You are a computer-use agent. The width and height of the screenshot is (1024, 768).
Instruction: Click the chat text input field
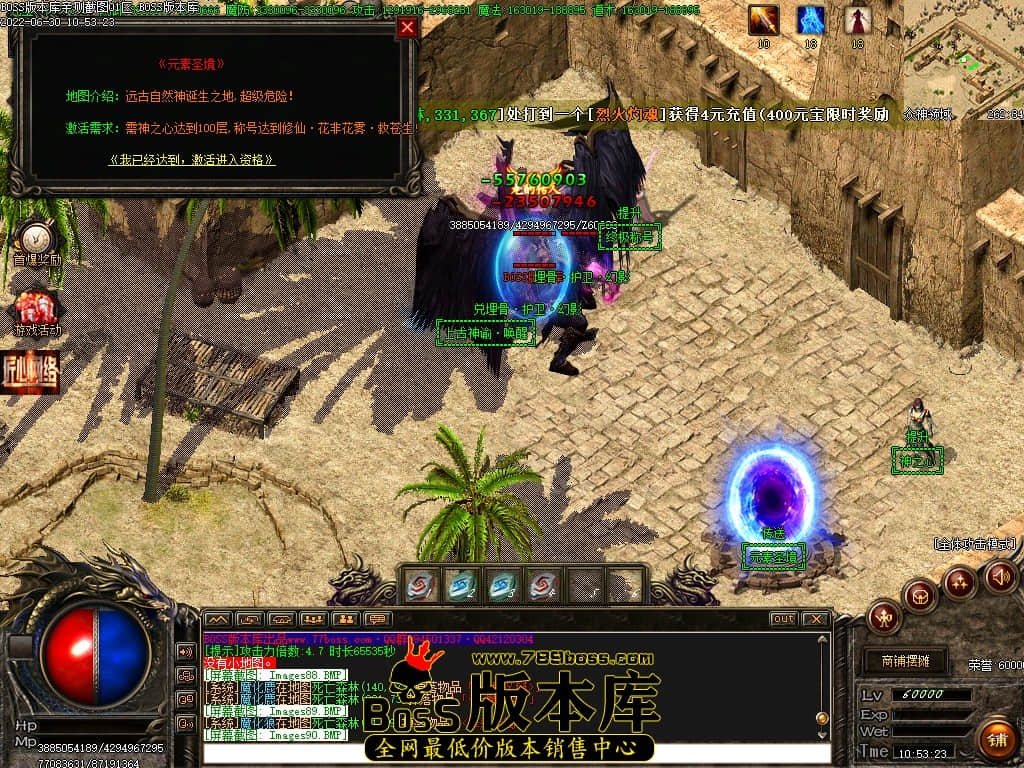coord(516,753)
